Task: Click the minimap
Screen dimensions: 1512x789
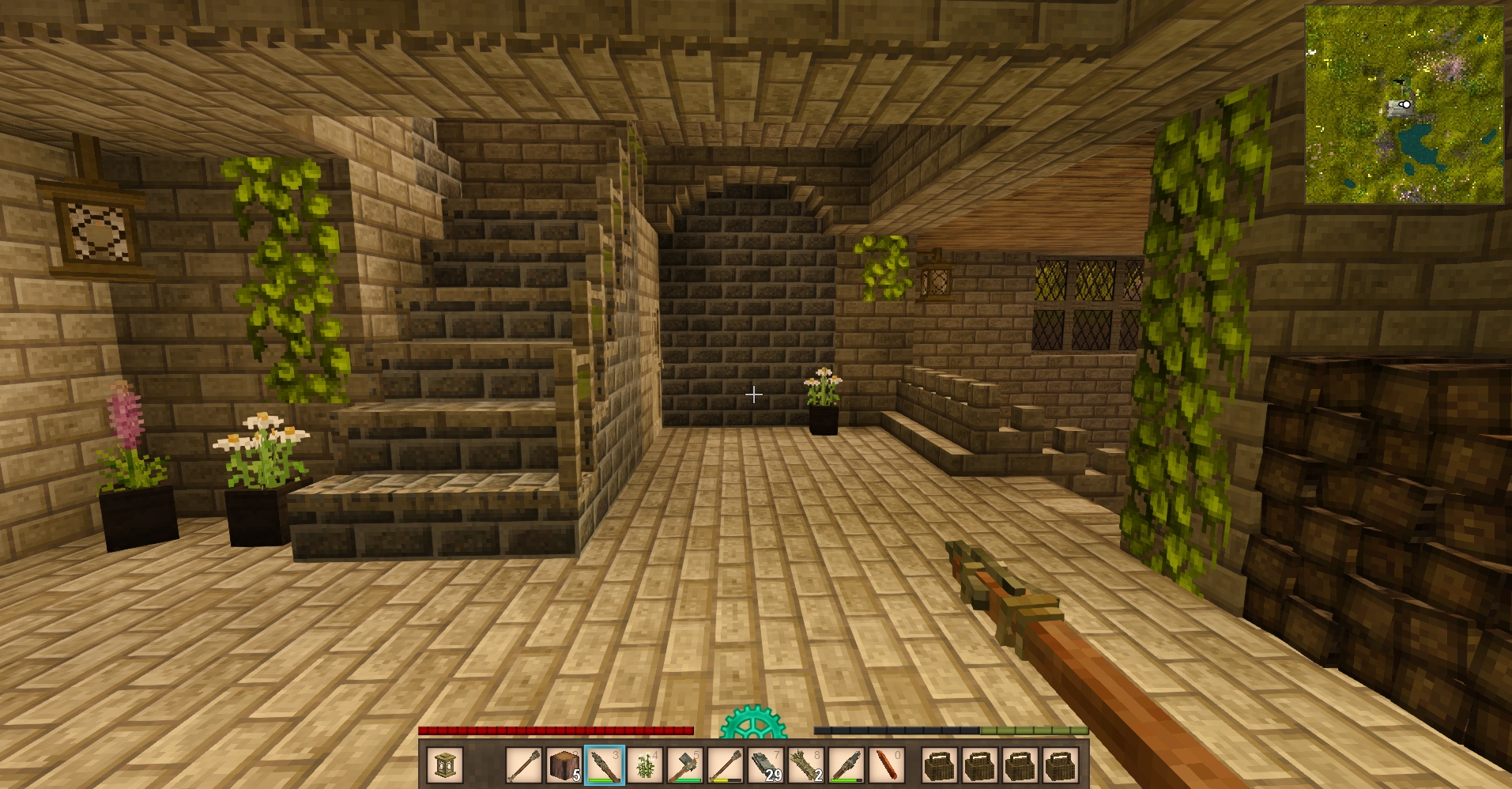Action: click(x=1404, y=104)
